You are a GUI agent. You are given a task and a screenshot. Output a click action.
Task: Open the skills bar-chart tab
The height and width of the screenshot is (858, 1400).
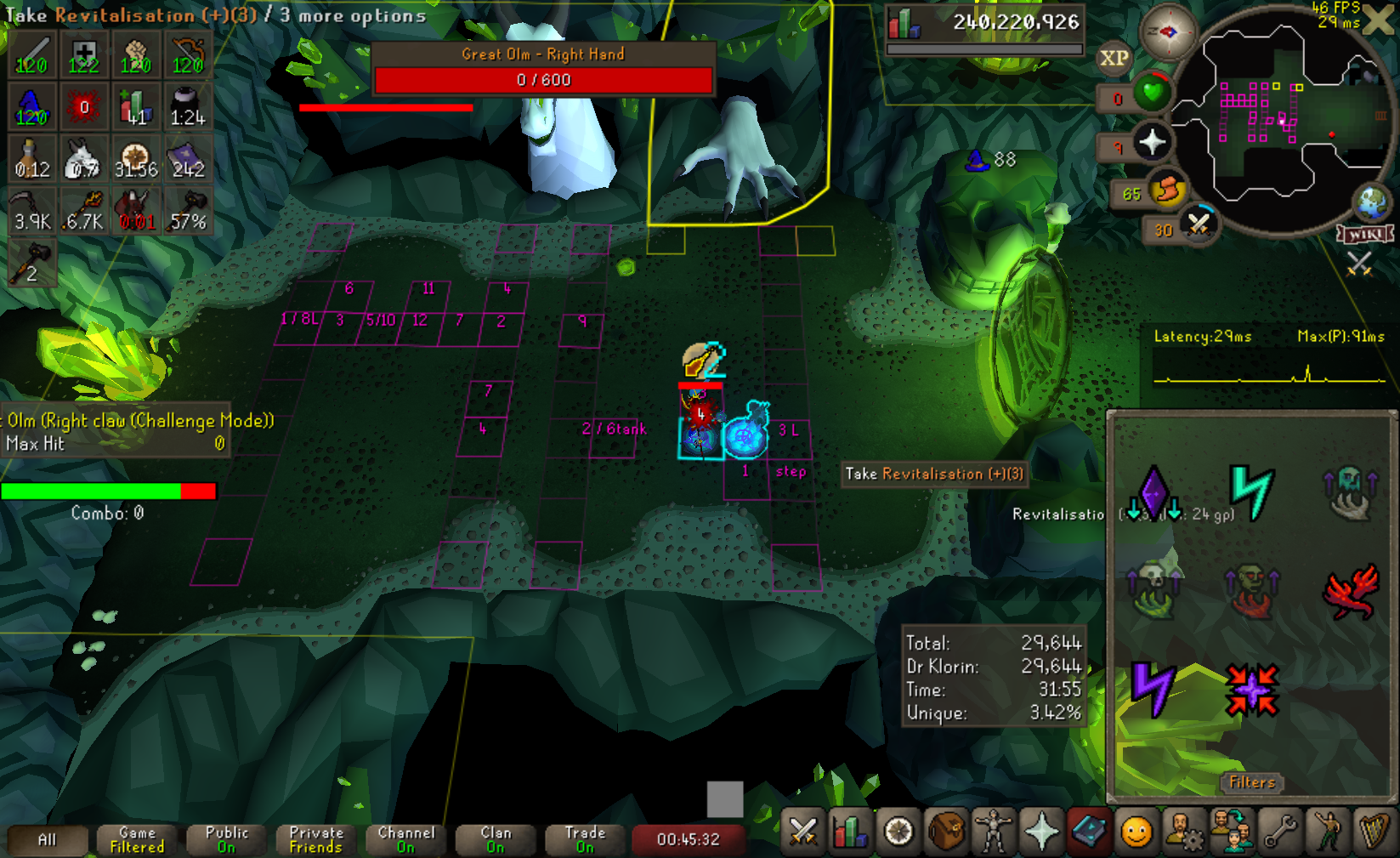point(850,832)
